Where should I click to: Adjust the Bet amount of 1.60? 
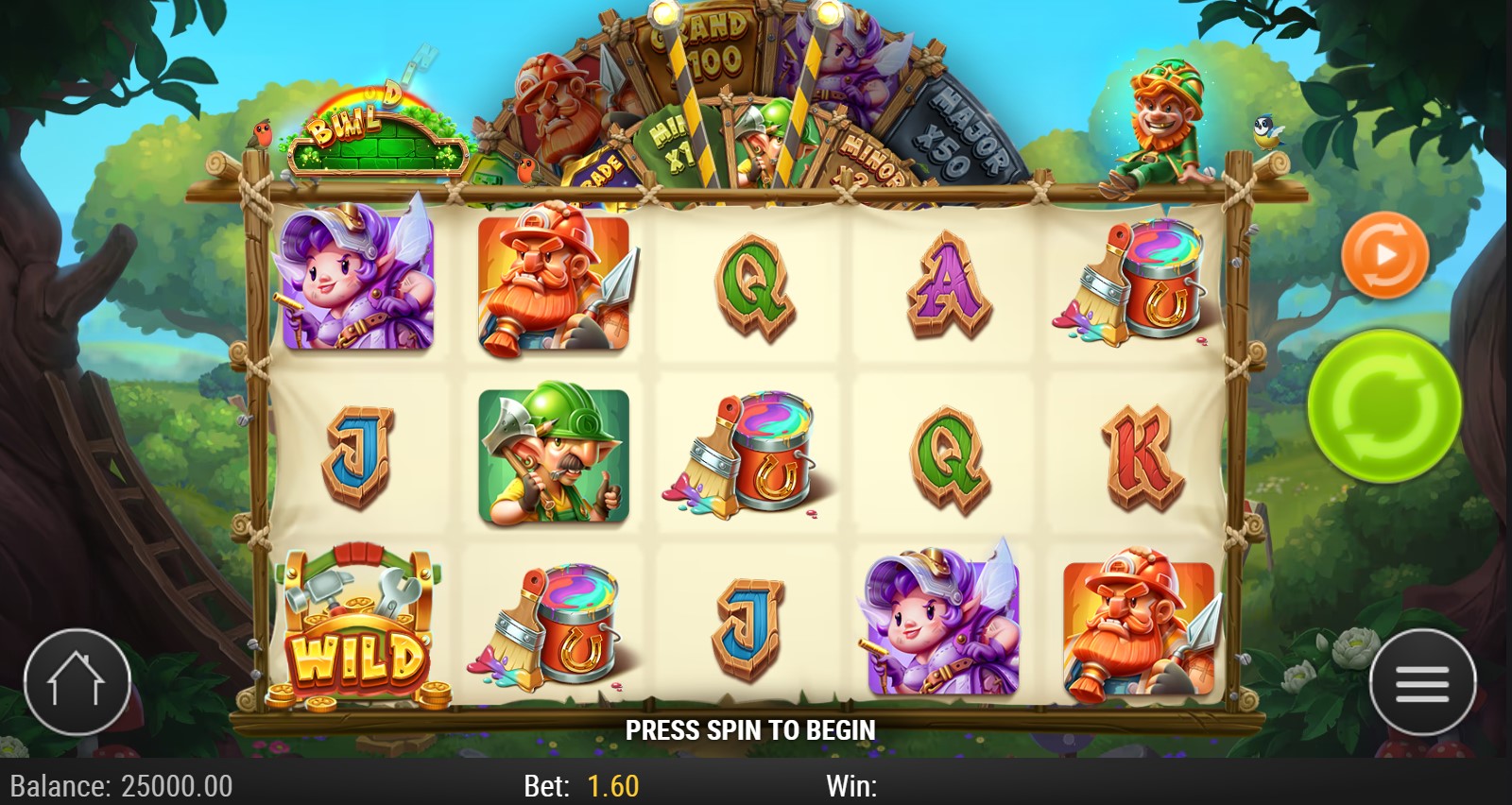tap(612, 786)
